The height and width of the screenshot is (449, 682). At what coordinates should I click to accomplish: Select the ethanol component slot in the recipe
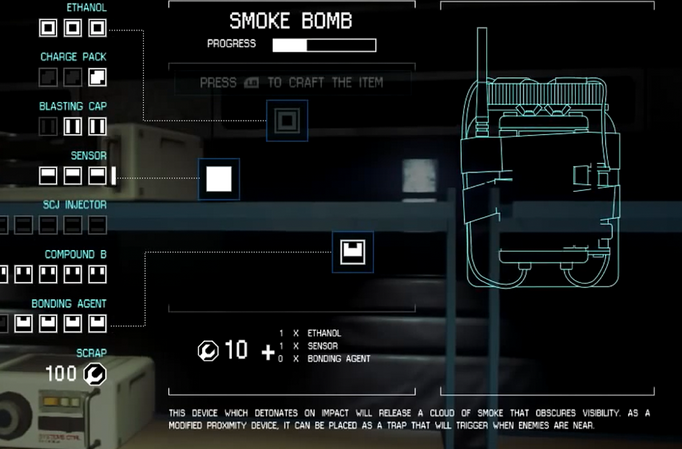tap(286, 121)
